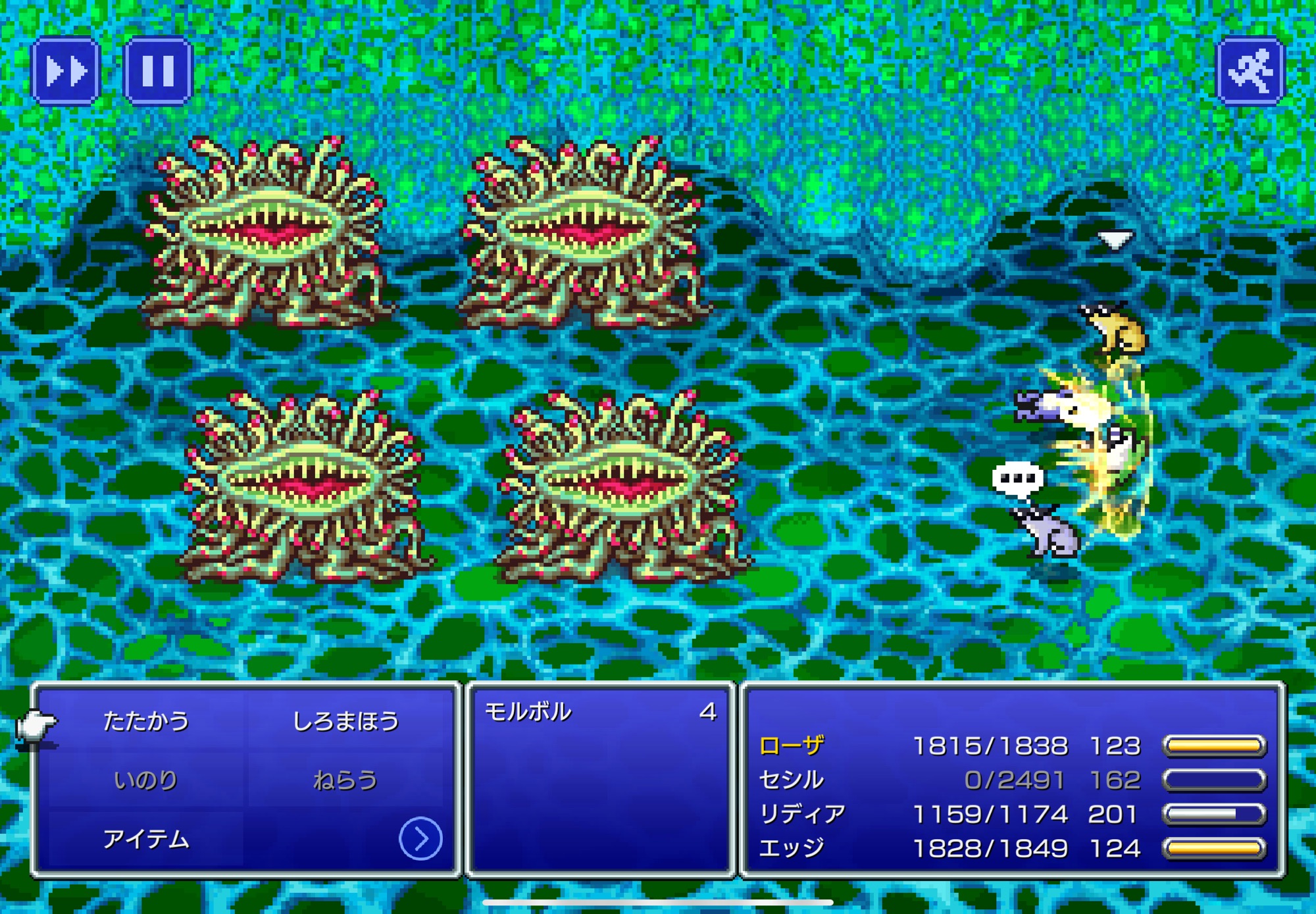The height and width of the screenshot is (914, 1316).
Task: Select the ねらう aim command
Action: (x=345, y=780)
